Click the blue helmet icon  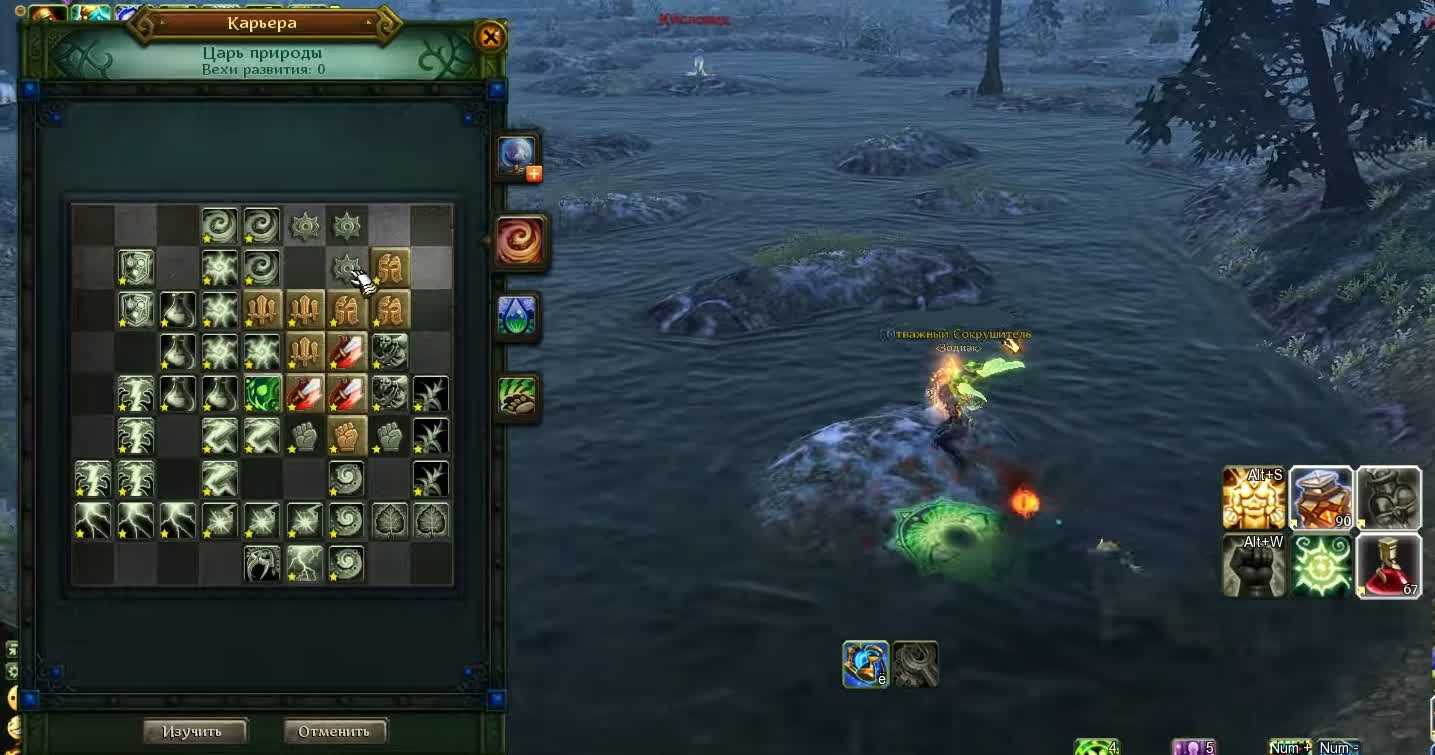click(x=865, y=664)
